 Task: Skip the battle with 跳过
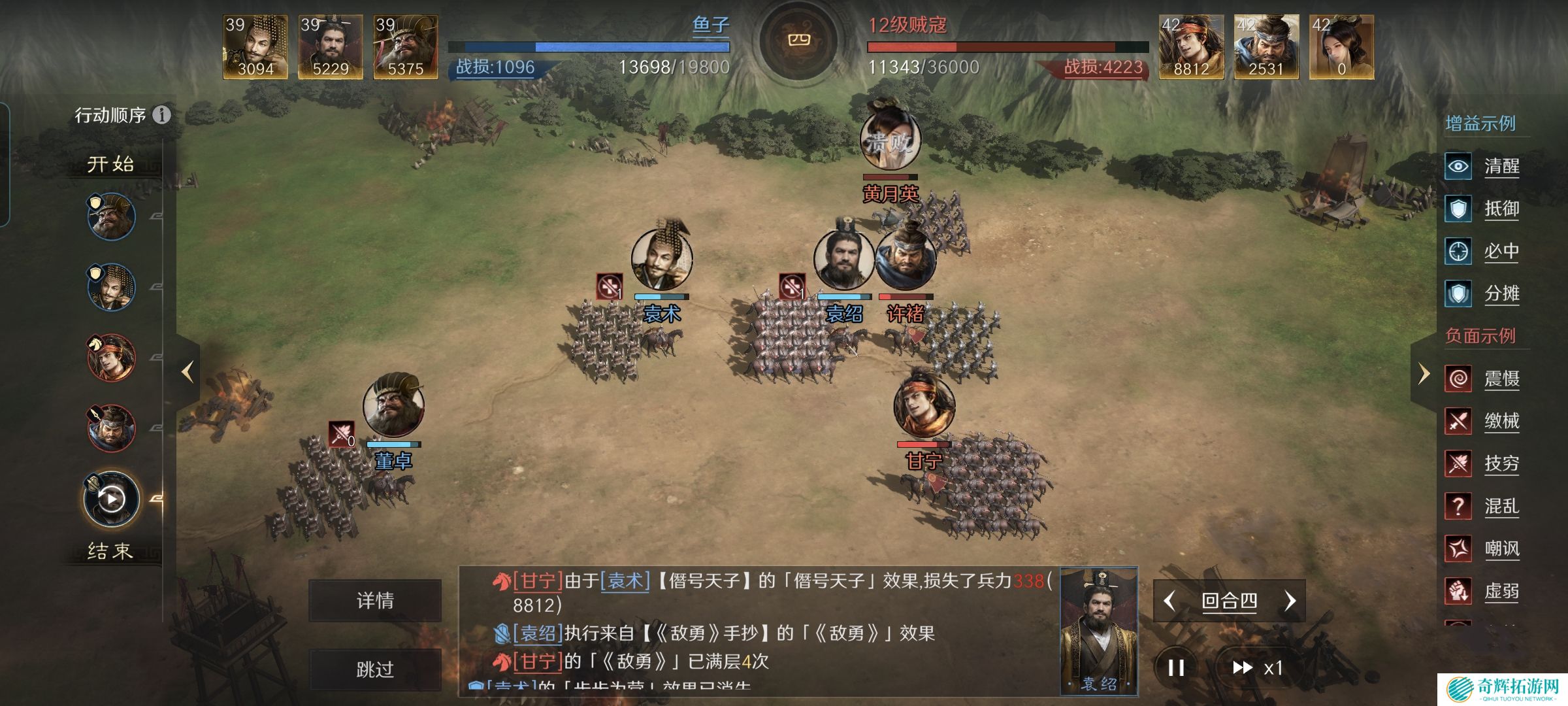[375, 669]
